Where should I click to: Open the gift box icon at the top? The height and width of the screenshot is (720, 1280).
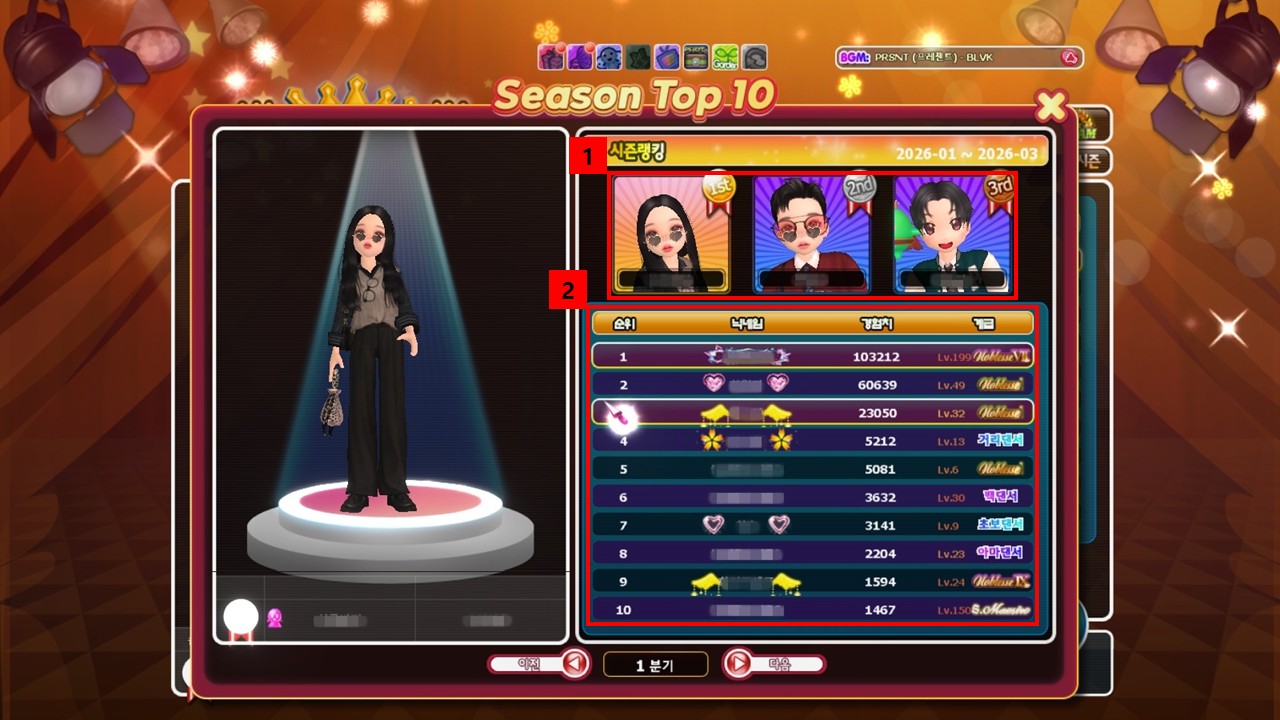[x=550, y=57]
